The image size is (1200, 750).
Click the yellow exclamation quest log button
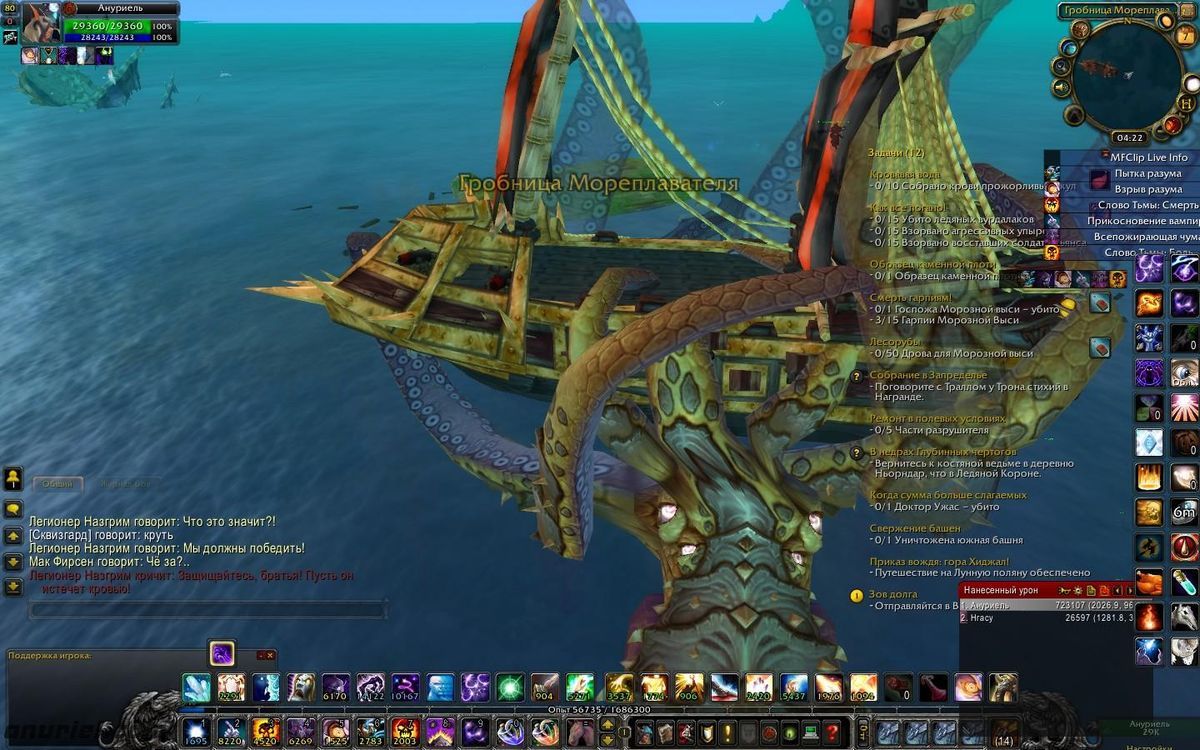[726, 731]
